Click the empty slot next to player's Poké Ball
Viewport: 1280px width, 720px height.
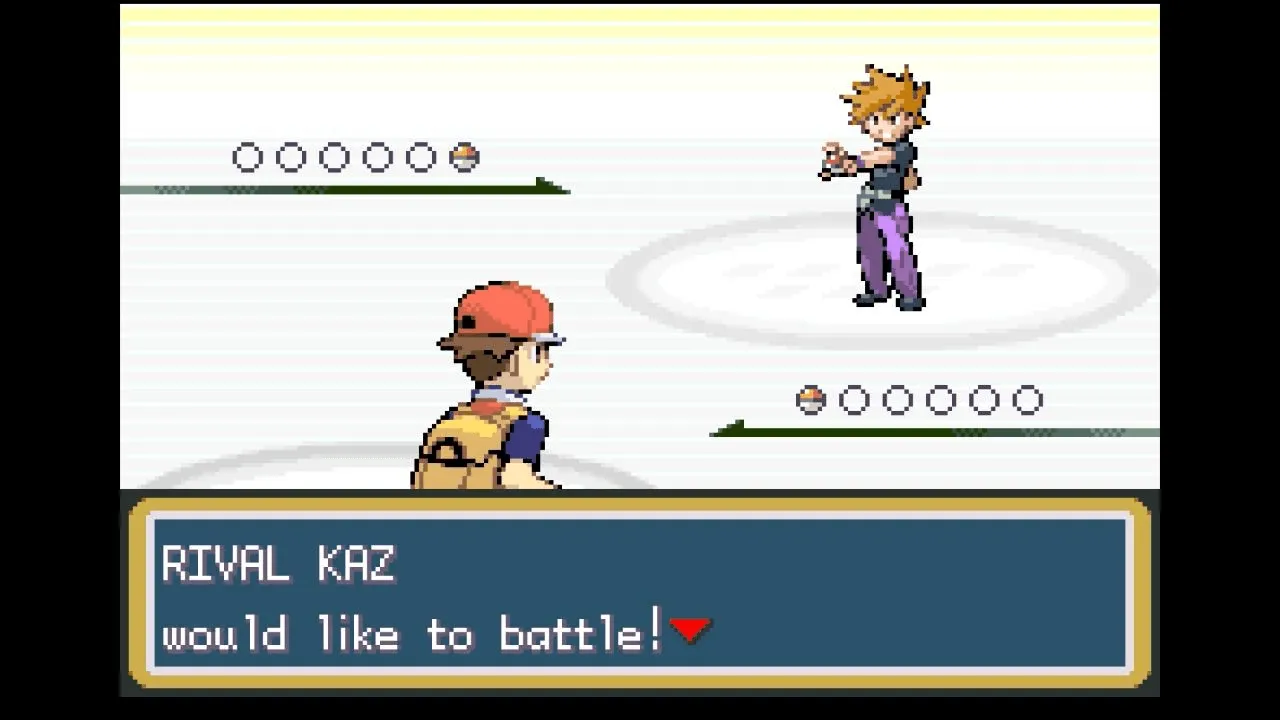(x=853, y=399)
